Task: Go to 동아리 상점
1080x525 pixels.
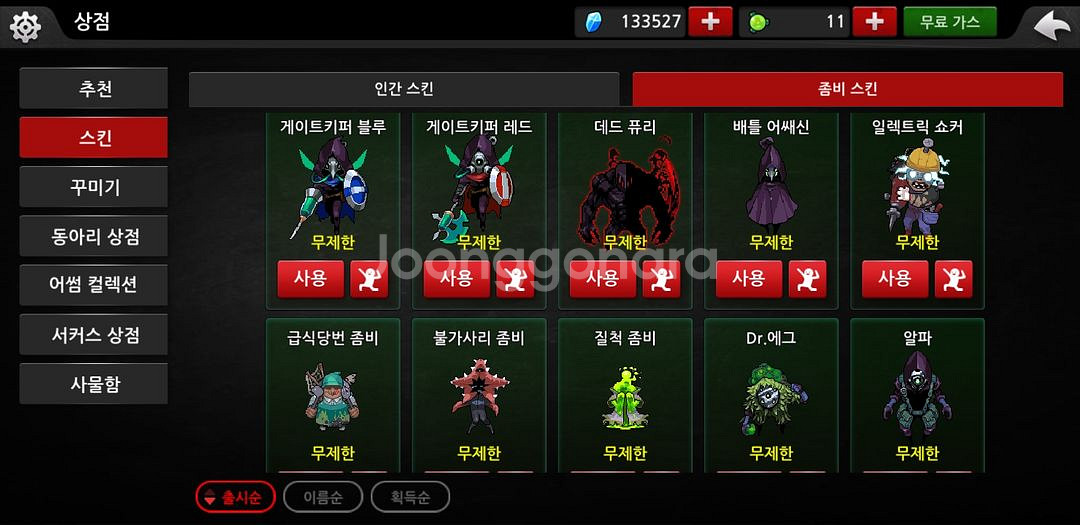Action: pos(94,237)
